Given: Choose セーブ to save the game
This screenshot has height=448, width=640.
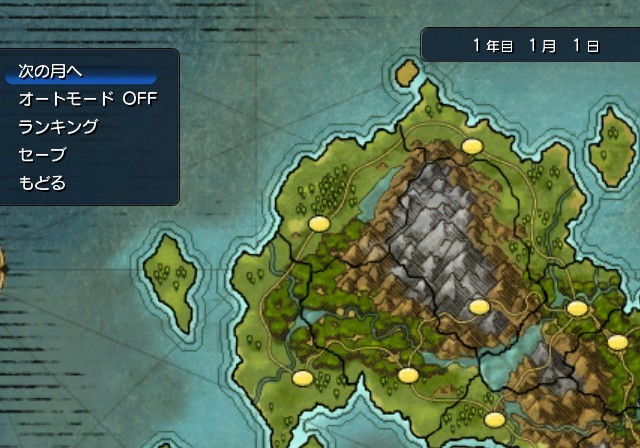Looking at the screenshot, I should pos(42,155).
